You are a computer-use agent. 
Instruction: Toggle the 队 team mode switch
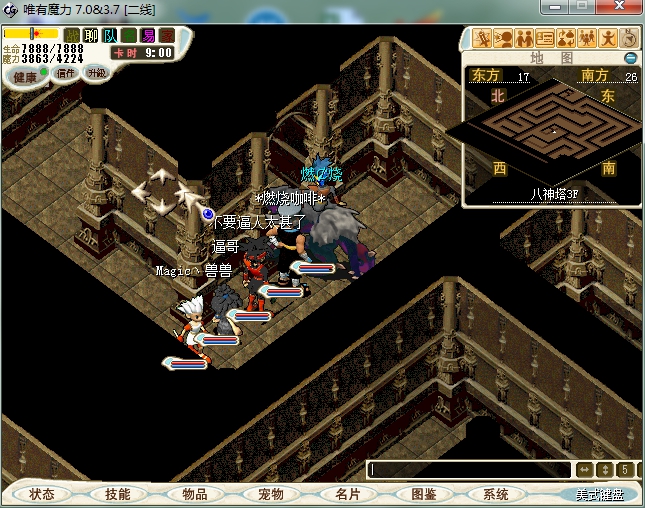[x=110, y=36]
